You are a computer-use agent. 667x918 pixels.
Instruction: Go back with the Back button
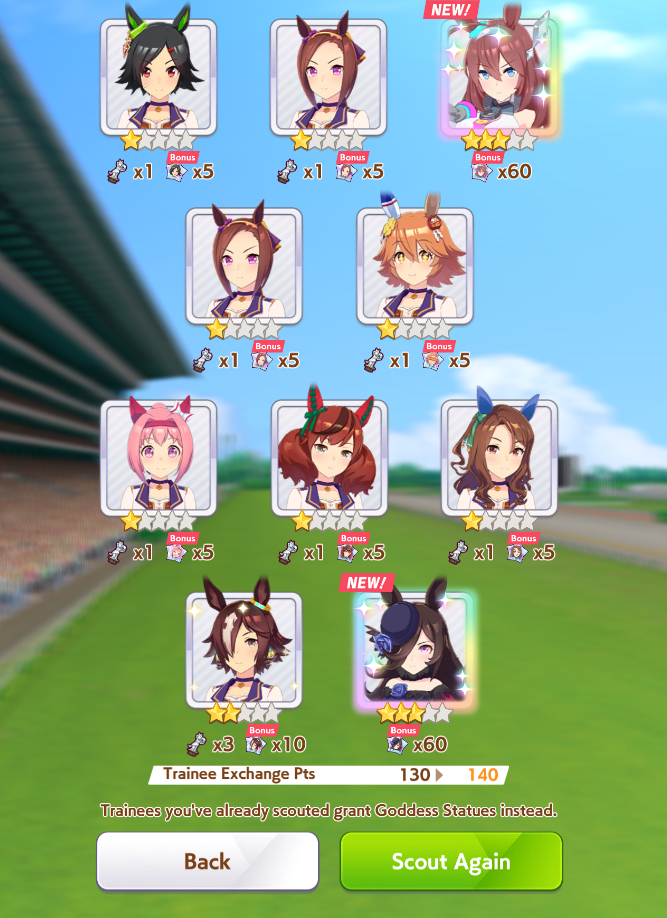(207, 861)
